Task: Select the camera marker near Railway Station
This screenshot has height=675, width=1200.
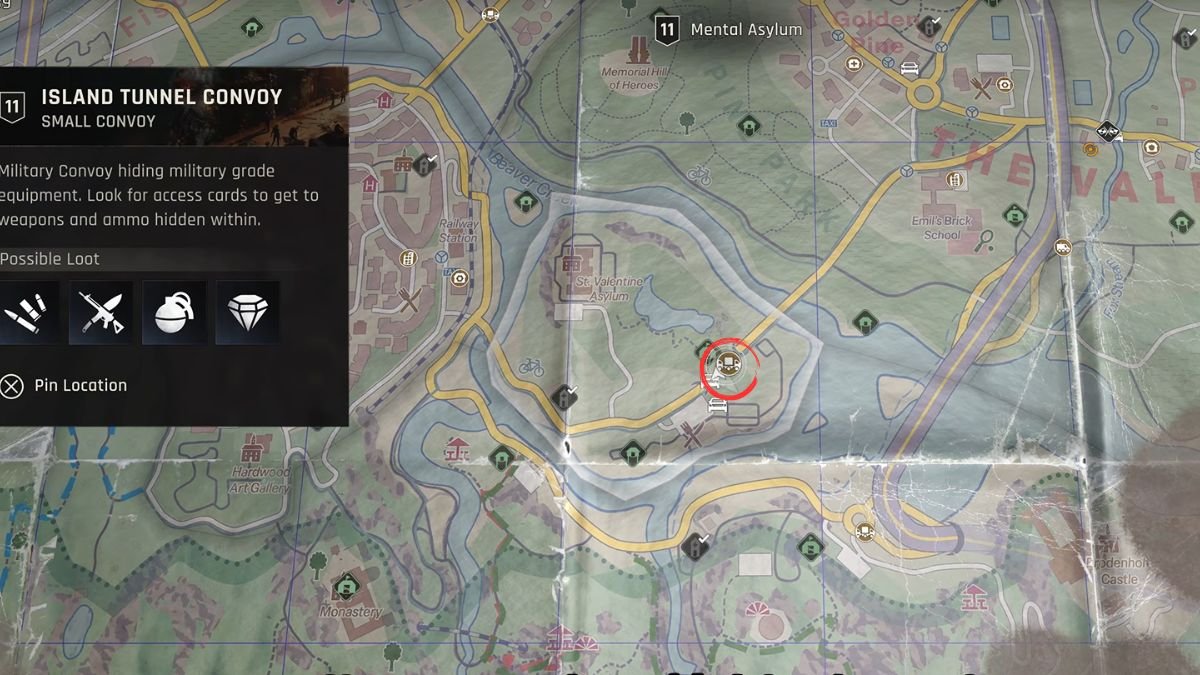Action: 459,278
